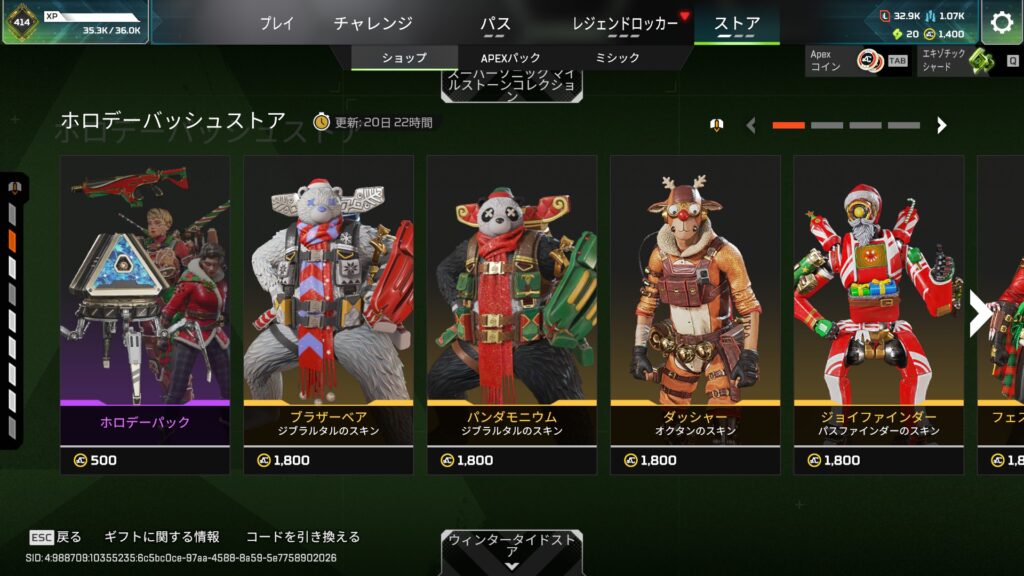Screen dimensions: 1024x576
Task: Go to next page with right arrow
Action: pyautogui.click(x=941, y=125)
